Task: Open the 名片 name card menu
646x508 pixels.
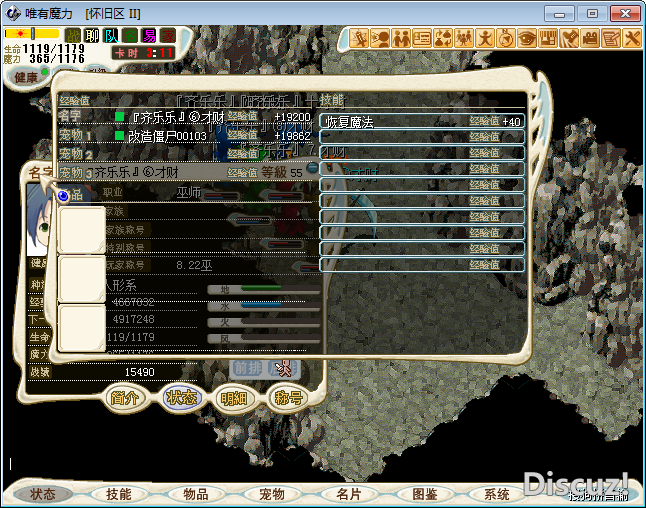Action: coord(348,494)
